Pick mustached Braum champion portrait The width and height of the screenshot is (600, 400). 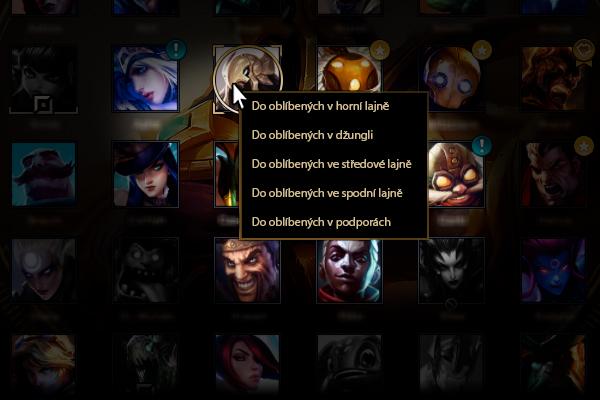click(43, 173)
